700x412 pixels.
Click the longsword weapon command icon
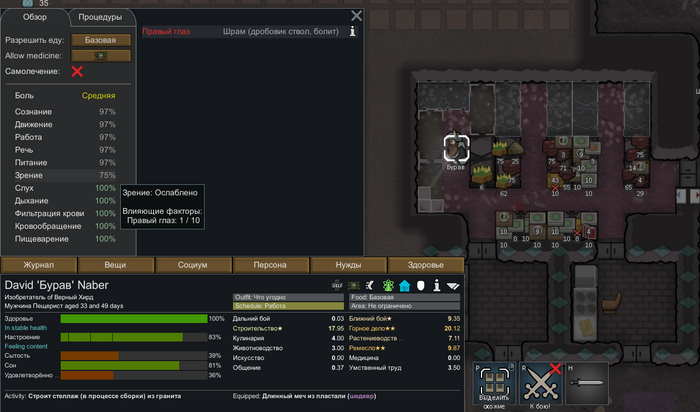tap(588, 384)
